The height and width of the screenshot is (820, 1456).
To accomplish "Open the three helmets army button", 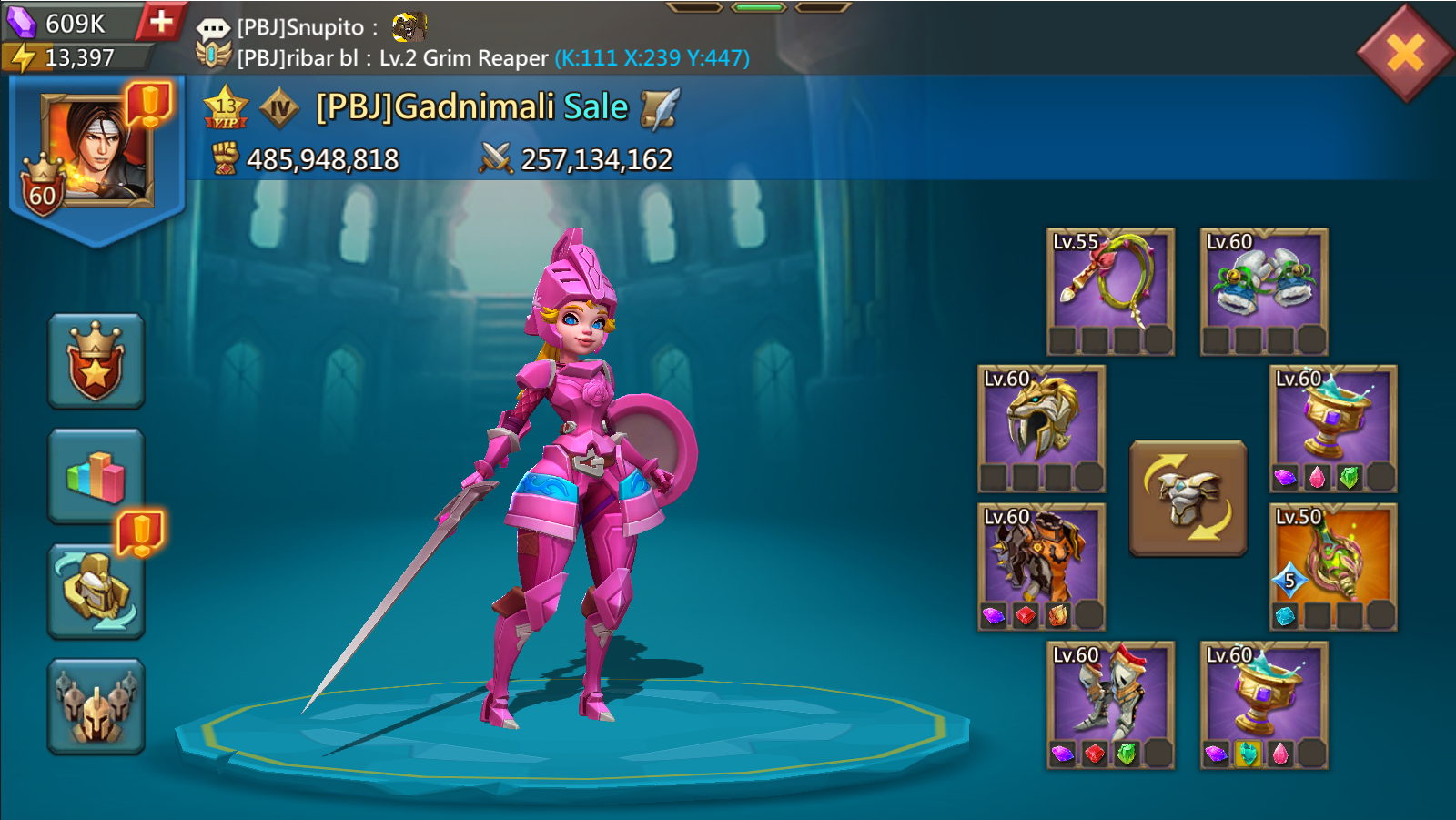I will point(96,706).
